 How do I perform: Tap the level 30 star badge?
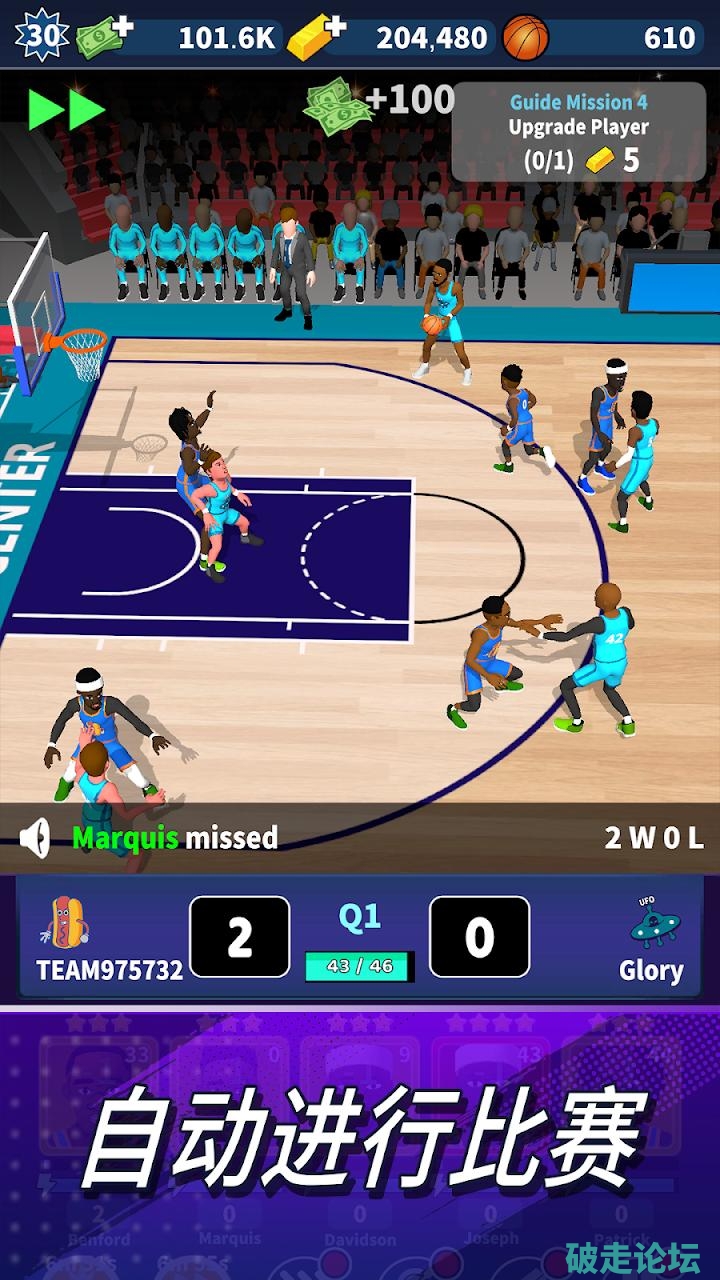click(41, 36)
